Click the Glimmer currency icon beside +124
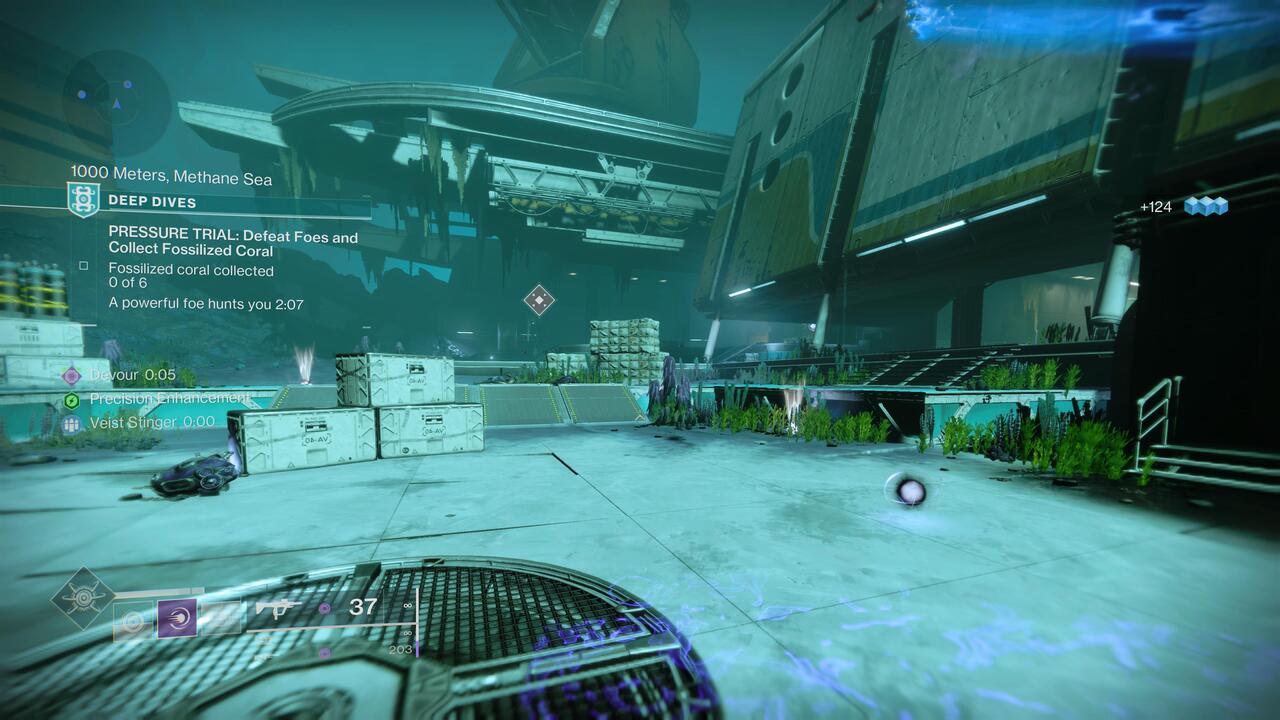The width and height of the screenshot is (1280, 720). (1206, 203)
